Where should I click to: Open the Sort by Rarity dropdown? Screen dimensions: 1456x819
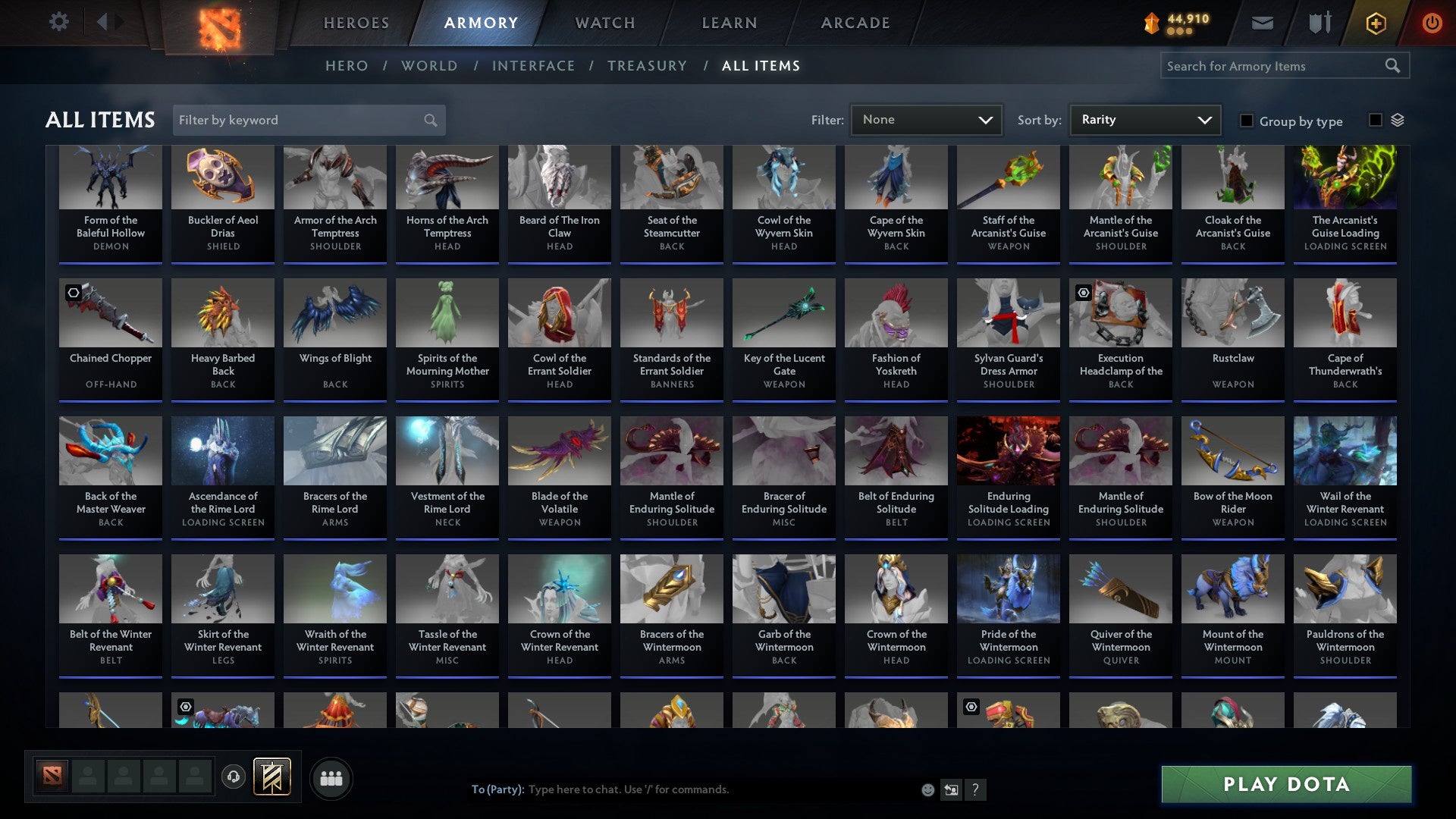coord(1144,119)
